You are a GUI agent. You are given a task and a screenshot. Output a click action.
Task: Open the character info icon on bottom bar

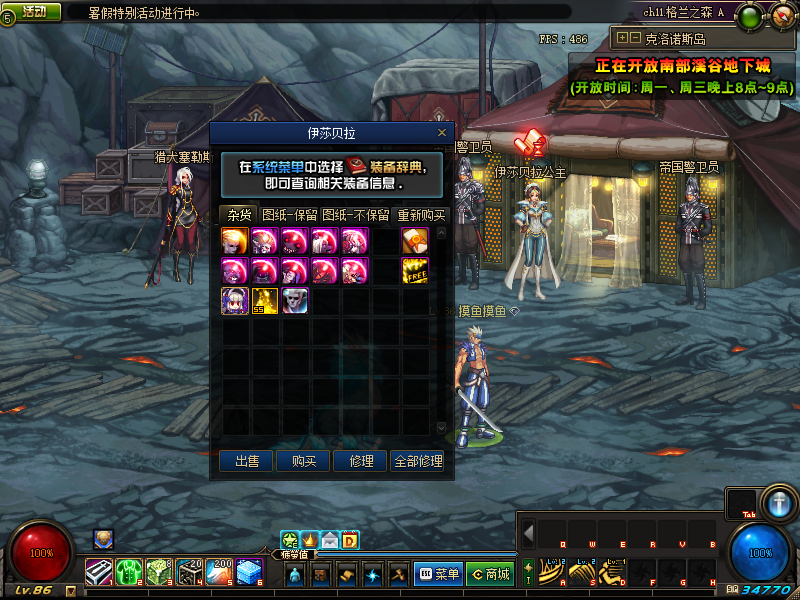click(x=295, y=575)
